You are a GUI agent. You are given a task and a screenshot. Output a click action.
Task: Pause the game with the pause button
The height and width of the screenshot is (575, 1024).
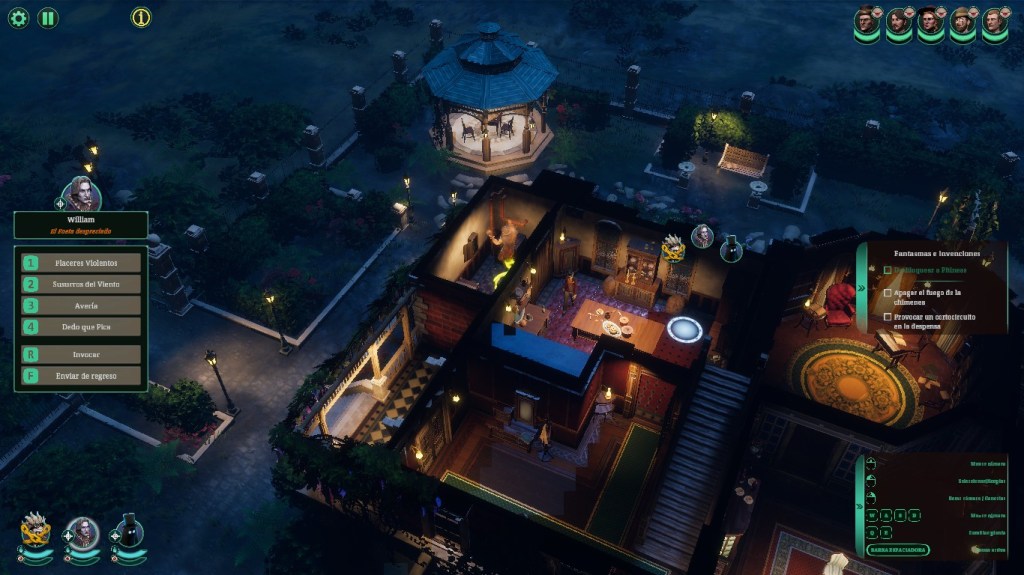pos(48,18)
